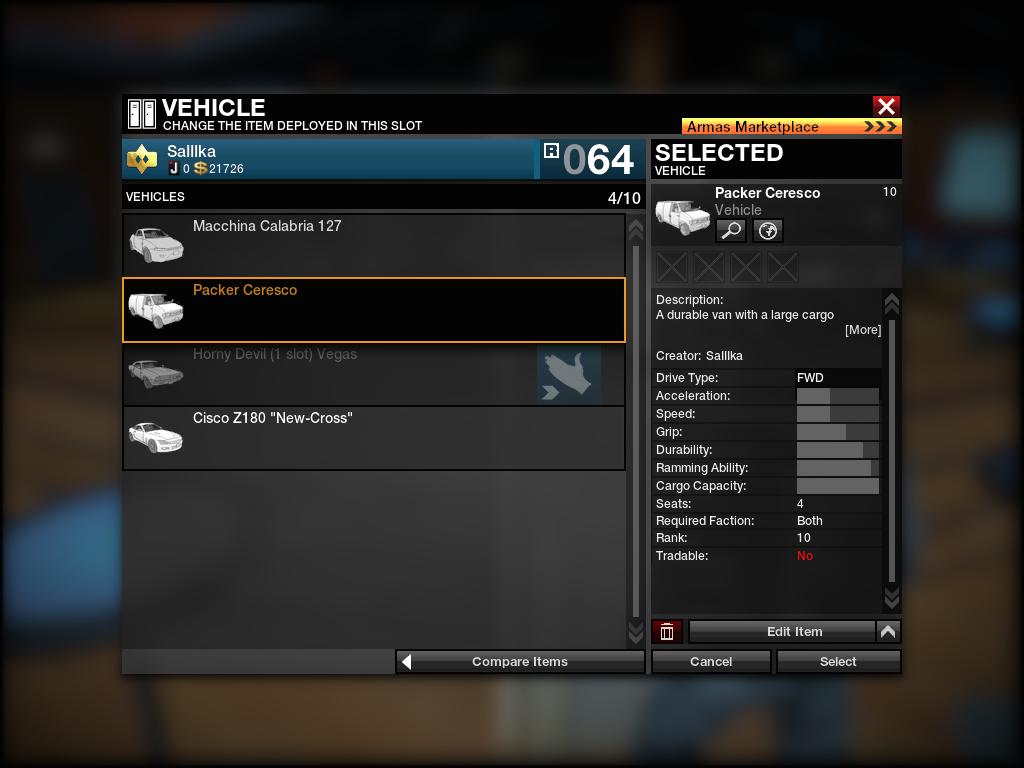Click the globe icon under Packer Ceresco

(767, 231)
